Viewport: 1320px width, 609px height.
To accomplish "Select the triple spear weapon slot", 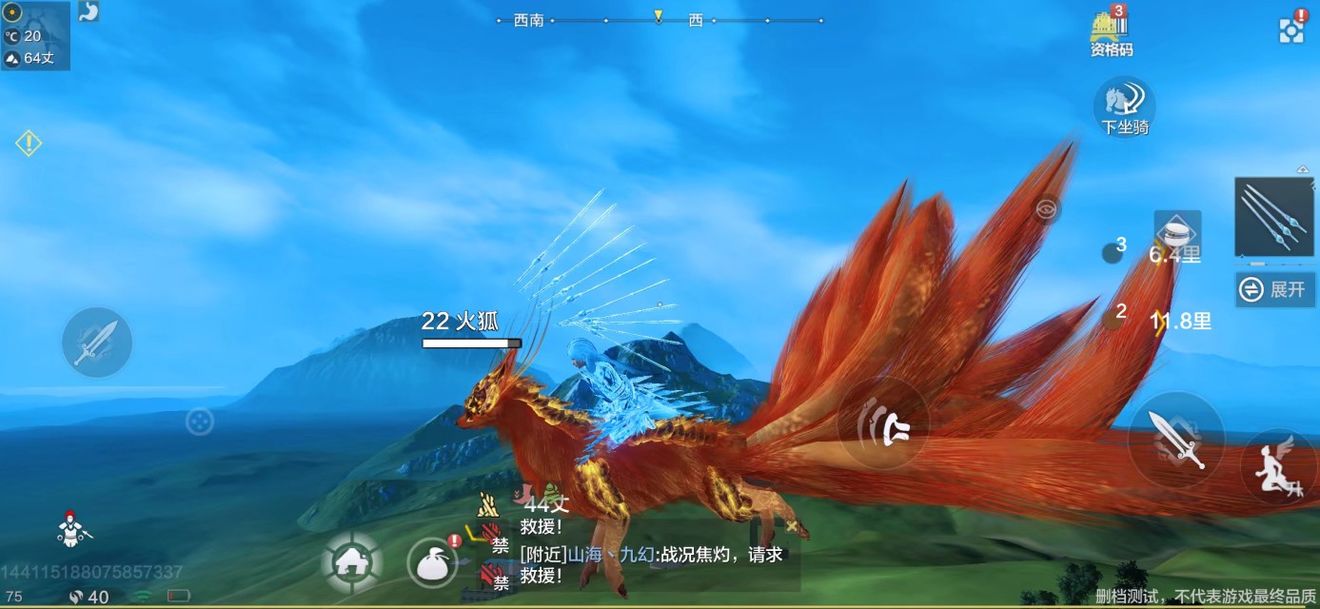I will 1274,217.
